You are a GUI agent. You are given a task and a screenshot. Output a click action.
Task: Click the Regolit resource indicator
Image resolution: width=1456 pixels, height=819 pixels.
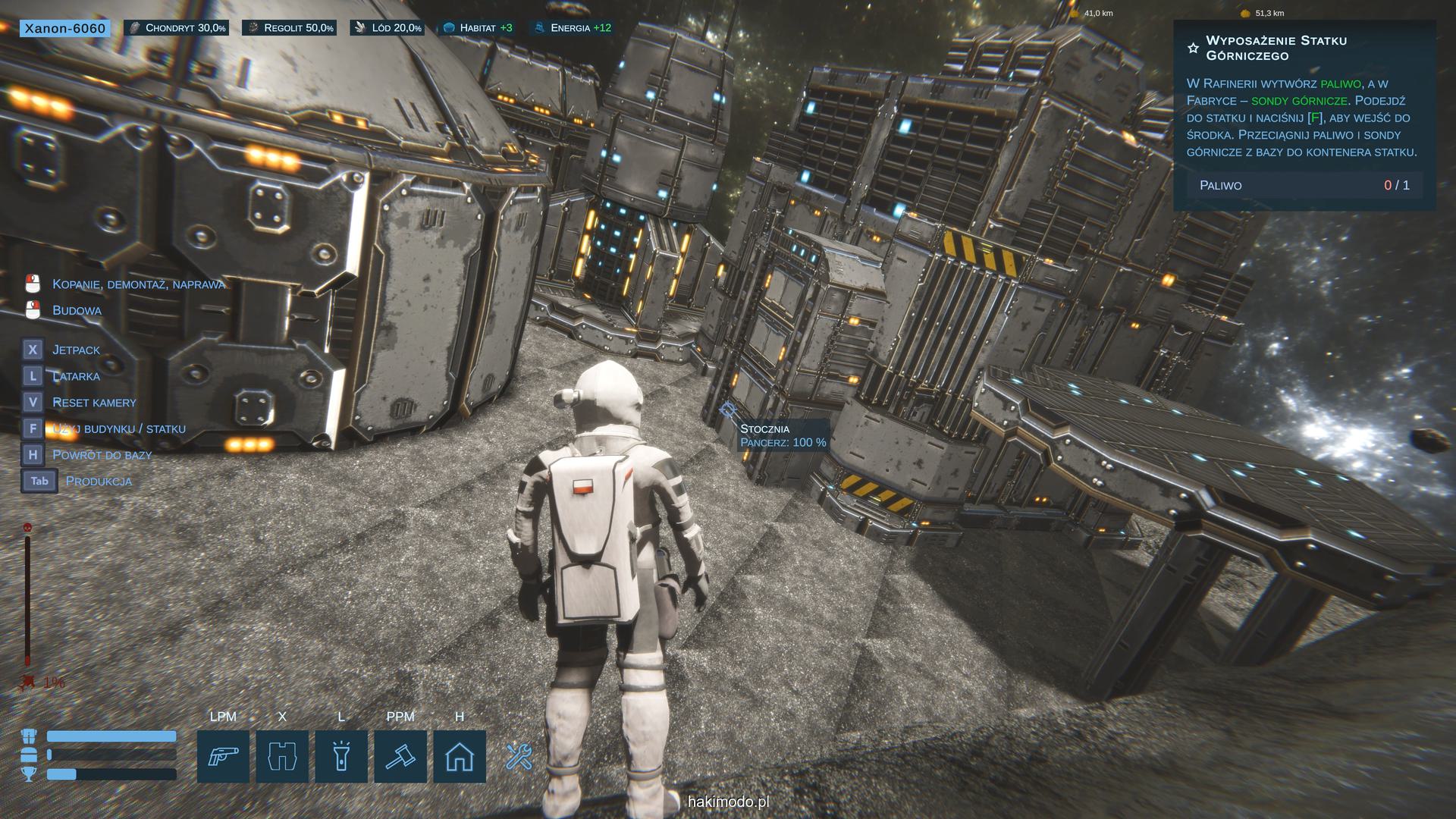289,28
